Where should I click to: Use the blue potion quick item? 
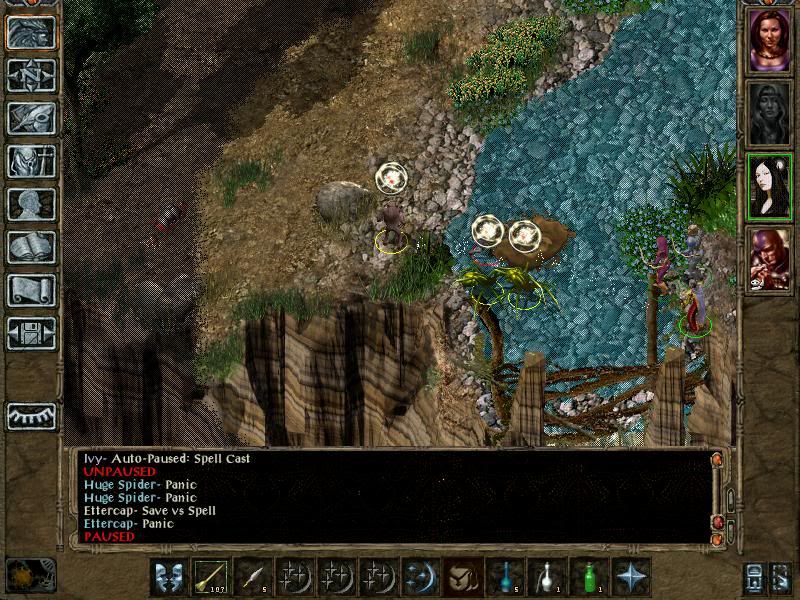pyautogui.click(x=505, y=577)
